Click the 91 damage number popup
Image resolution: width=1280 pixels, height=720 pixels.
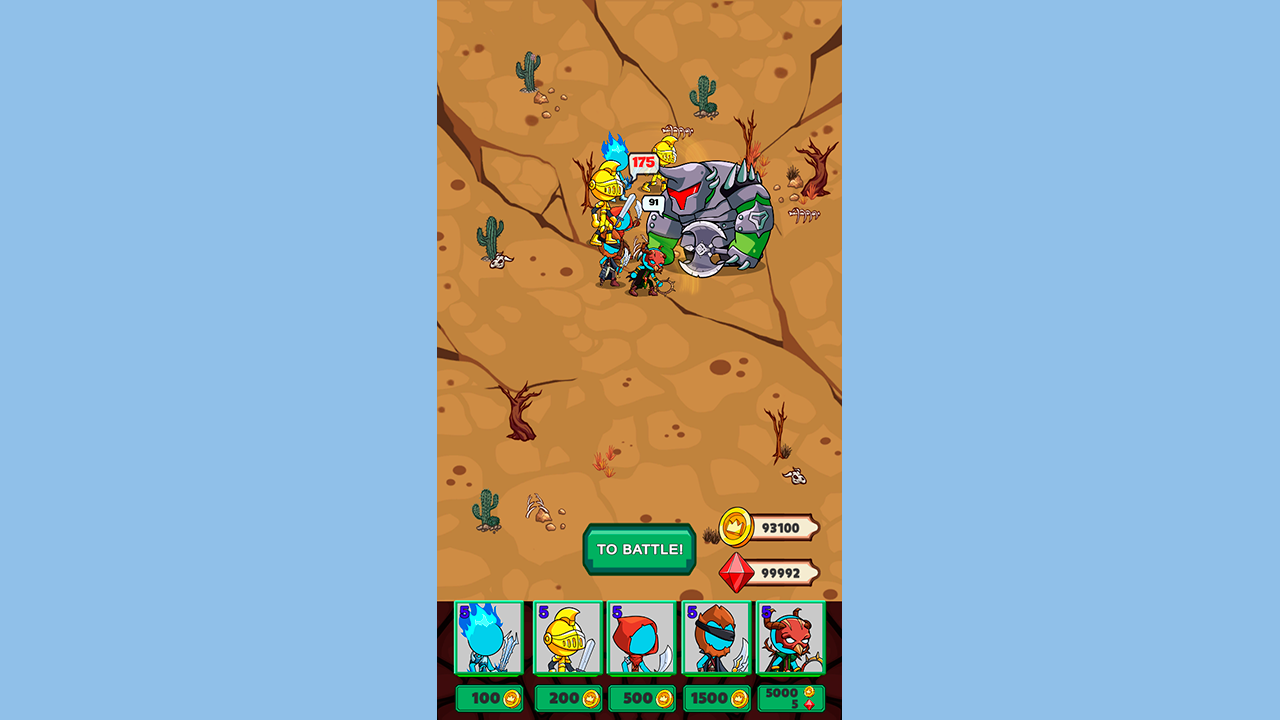(x=651, y=201)
